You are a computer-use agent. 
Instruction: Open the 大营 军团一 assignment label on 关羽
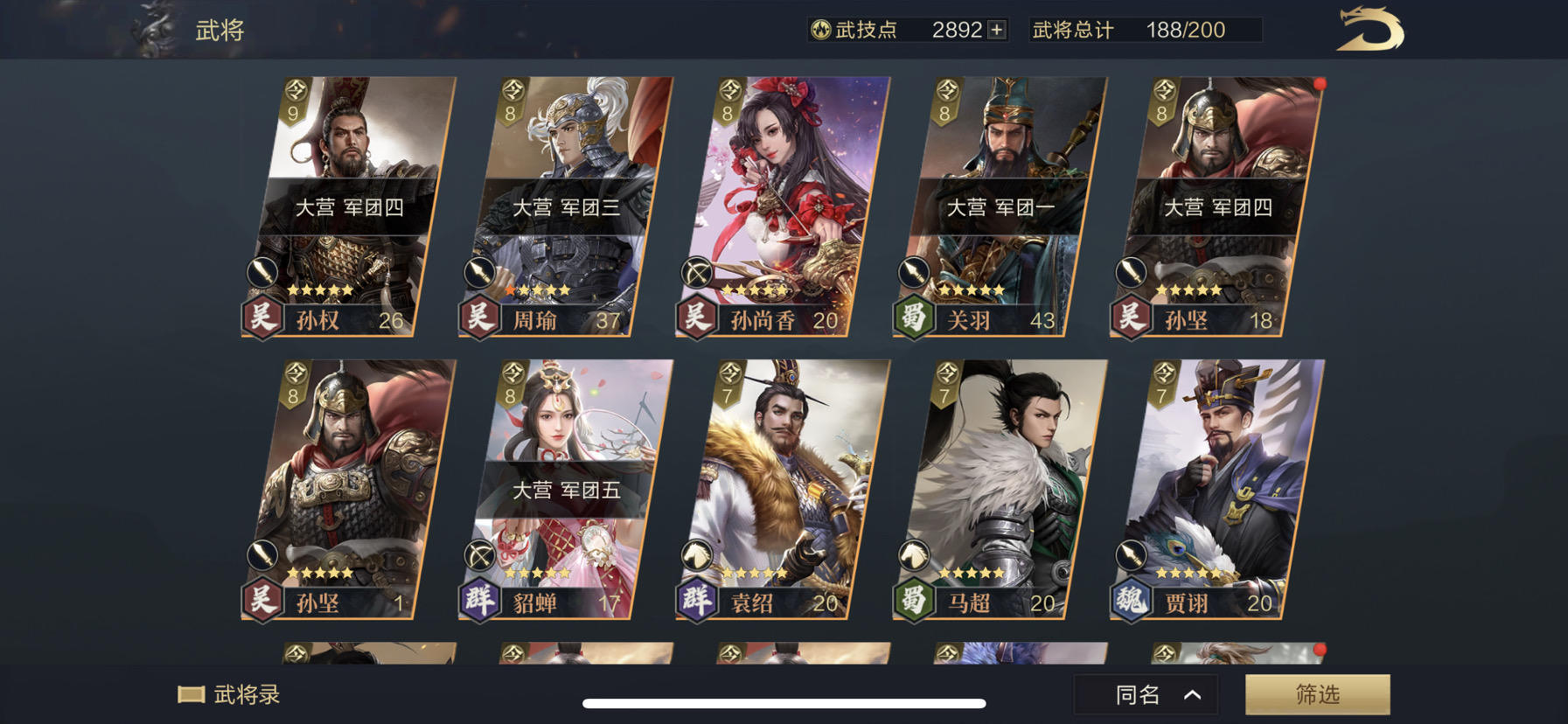[x=1002, y=208]
